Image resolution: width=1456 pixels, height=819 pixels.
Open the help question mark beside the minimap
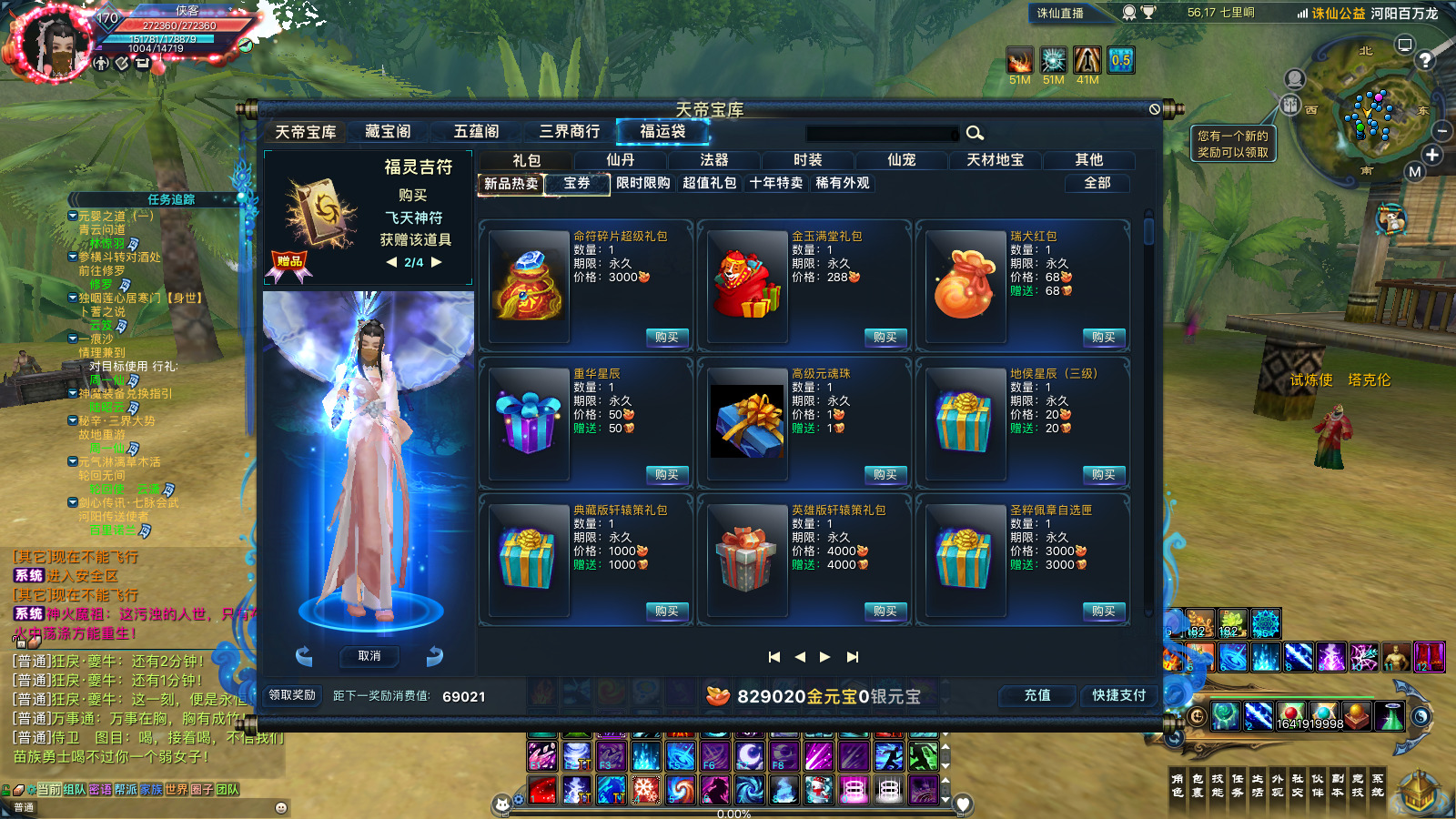[1425, 60]
